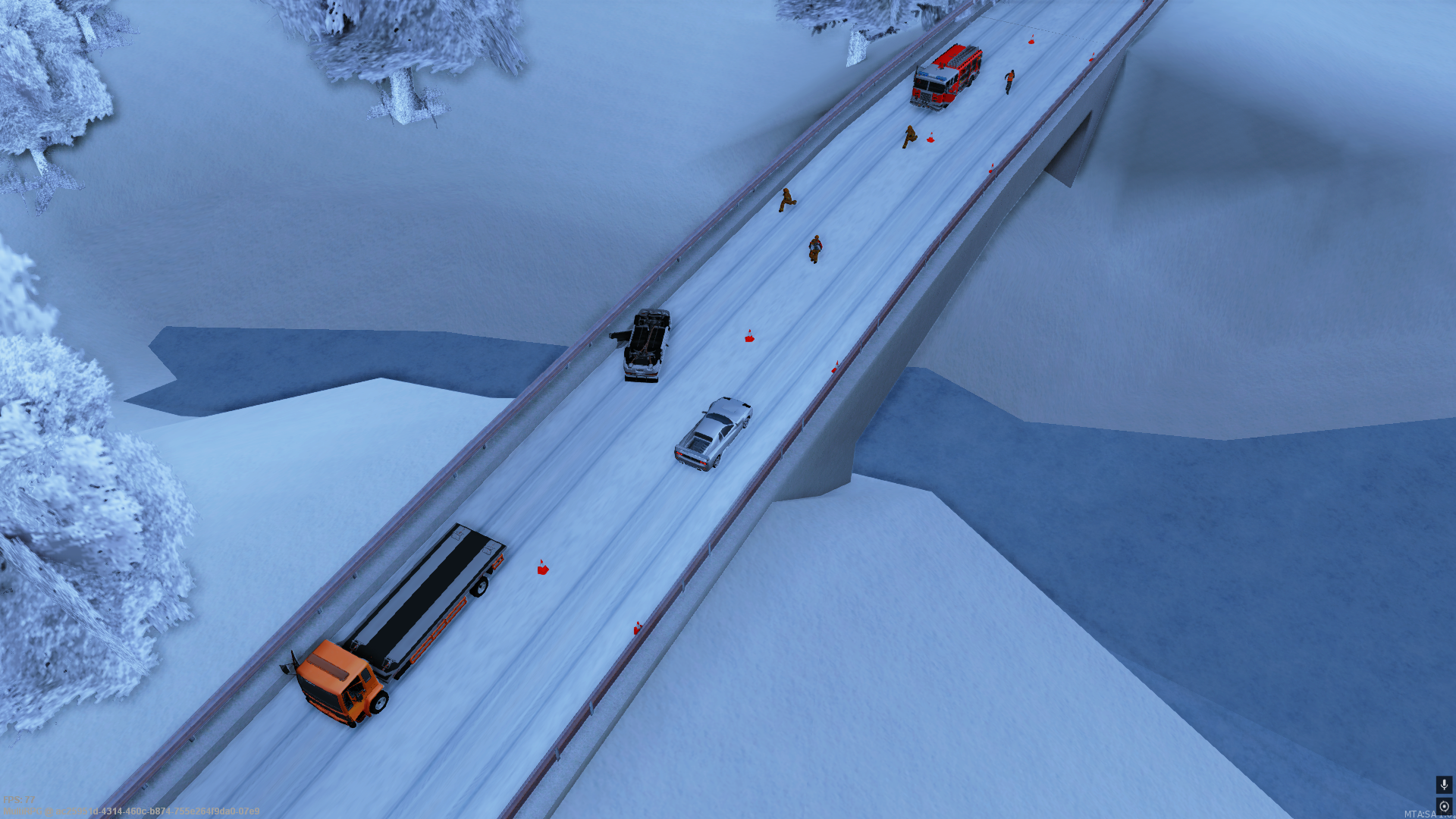The height and width of the screenshot is (819, 1456).
Task: Click the circular replay record icon
Action: tap(1444, 806)
